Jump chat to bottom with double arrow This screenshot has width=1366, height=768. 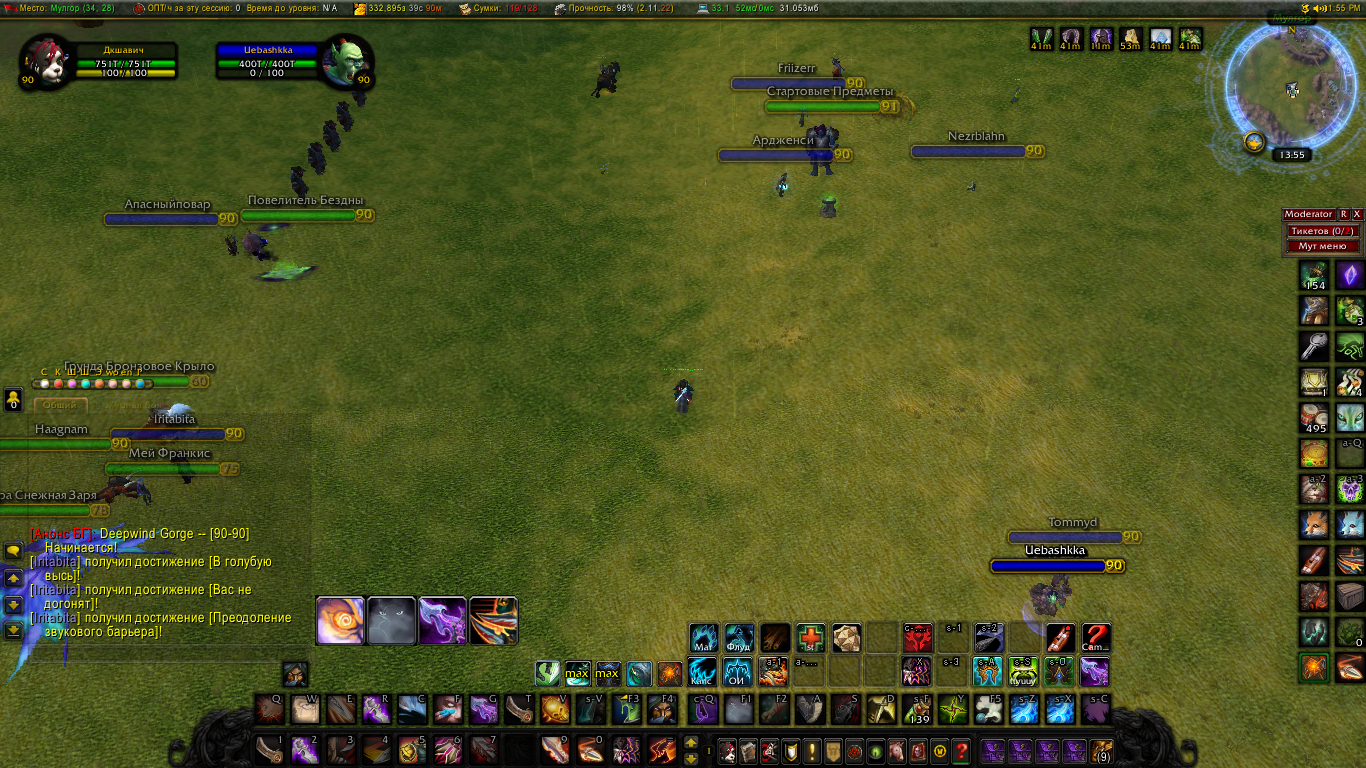point(14,630)
